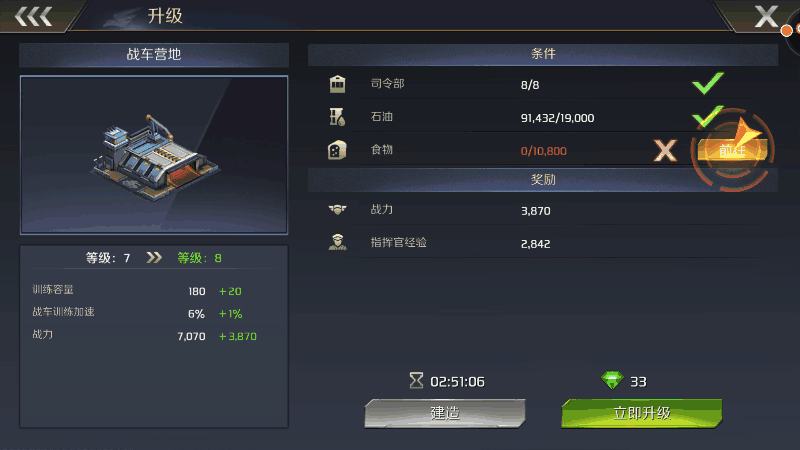Go back with the triple-arrow button

pyautogui.click(x=33, y=16)
